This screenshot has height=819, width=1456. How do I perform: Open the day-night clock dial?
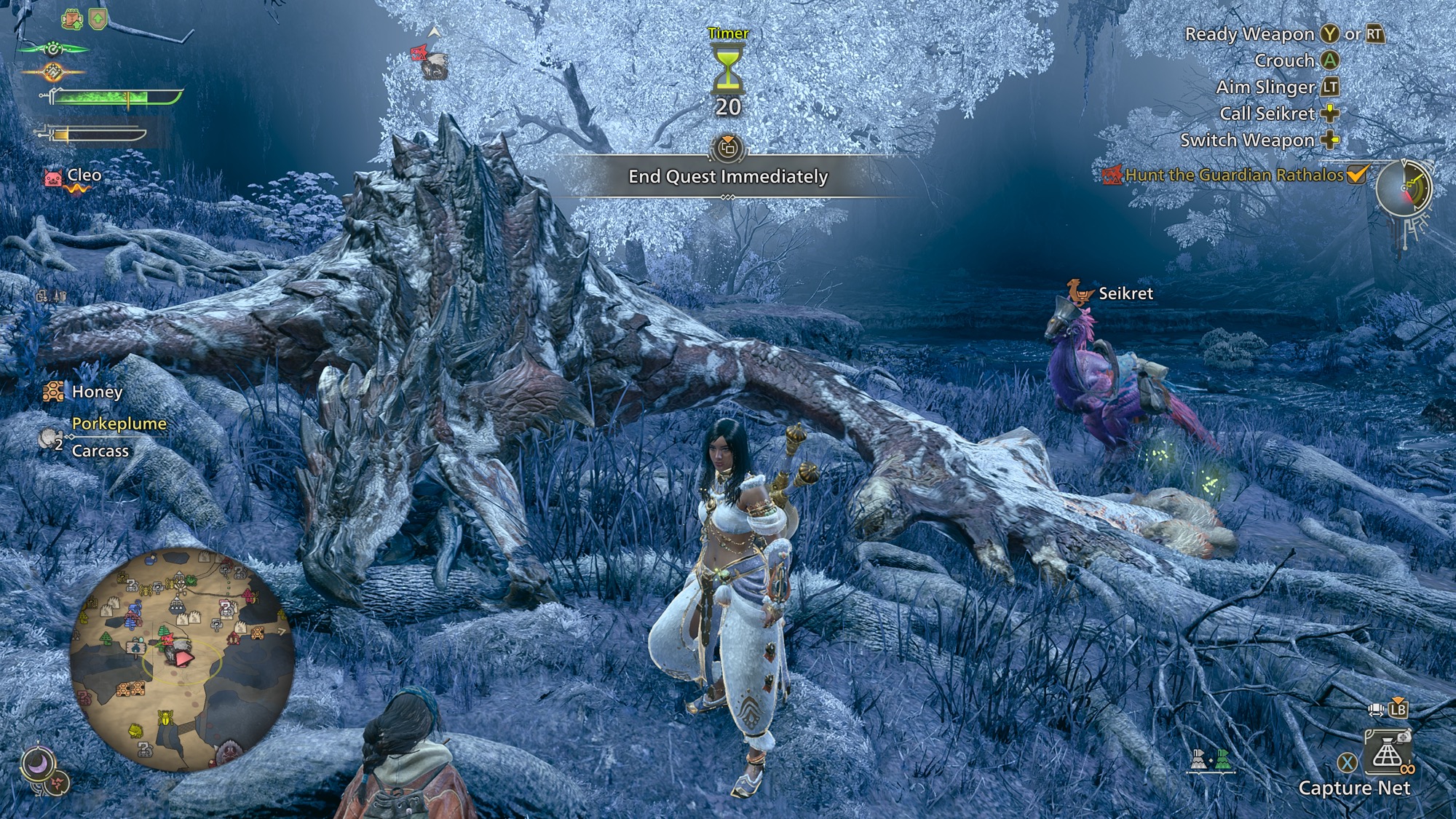[x=1404, y=189]
